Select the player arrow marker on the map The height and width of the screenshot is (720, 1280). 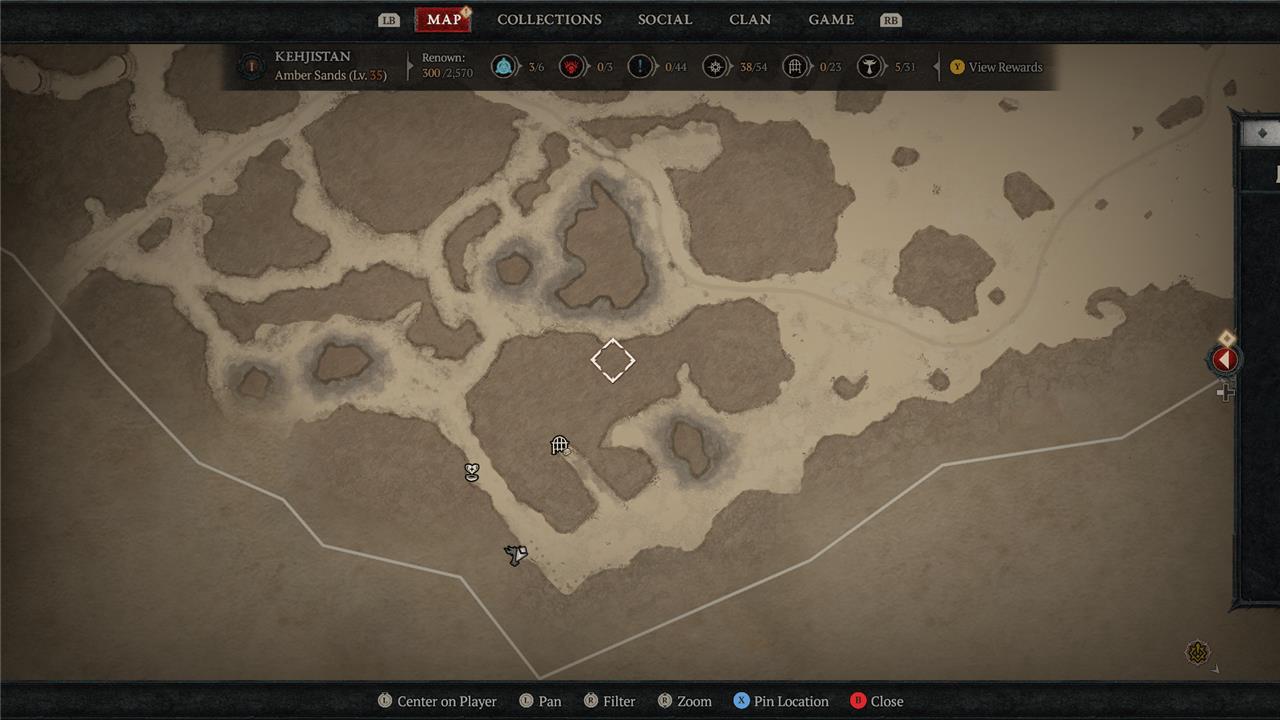pos(516,555)
